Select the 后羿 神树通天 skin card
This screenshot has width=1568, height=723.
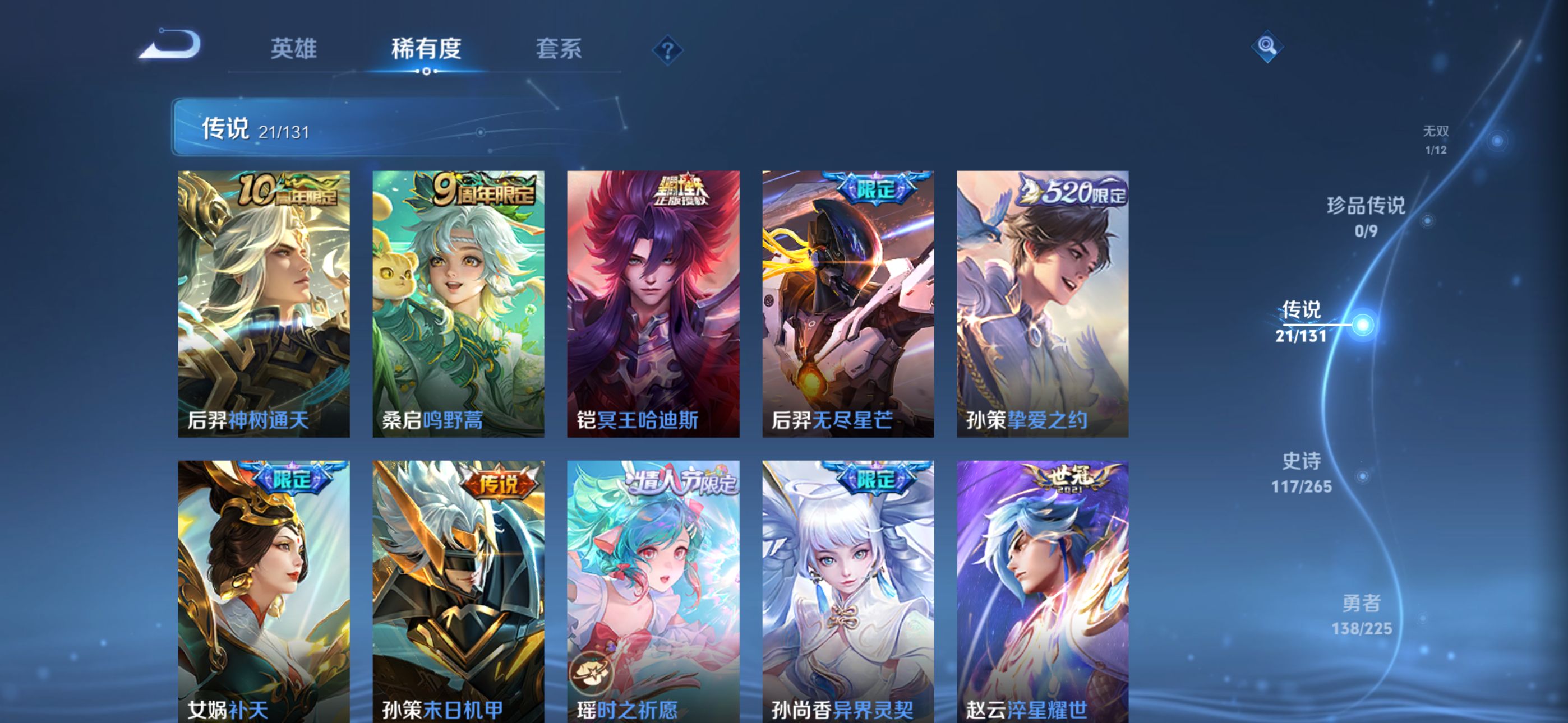[x=264, y=304]
